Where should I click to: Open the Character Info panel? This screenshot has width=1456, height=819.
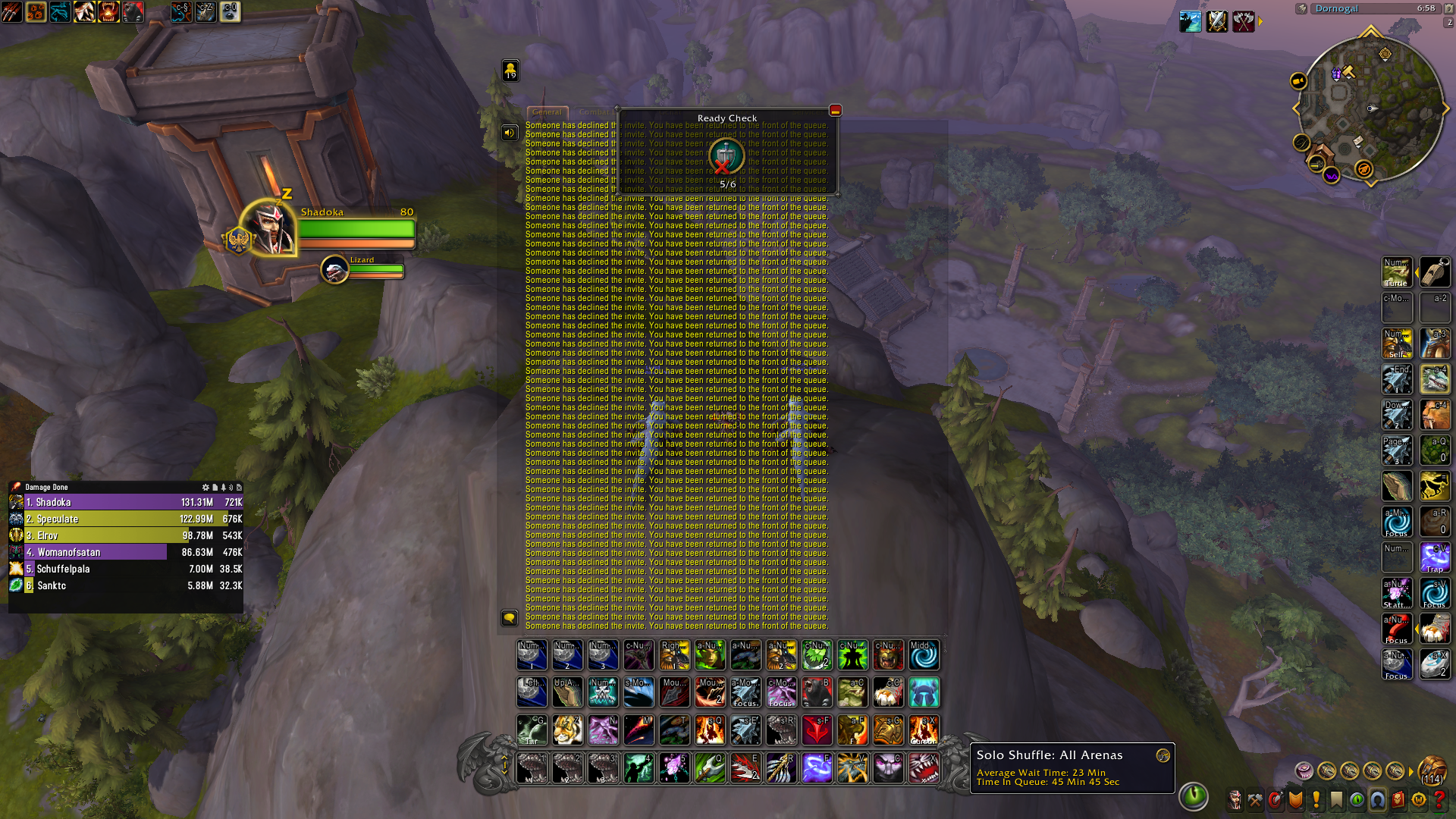pyautogui.click(x=1235, y=798)
